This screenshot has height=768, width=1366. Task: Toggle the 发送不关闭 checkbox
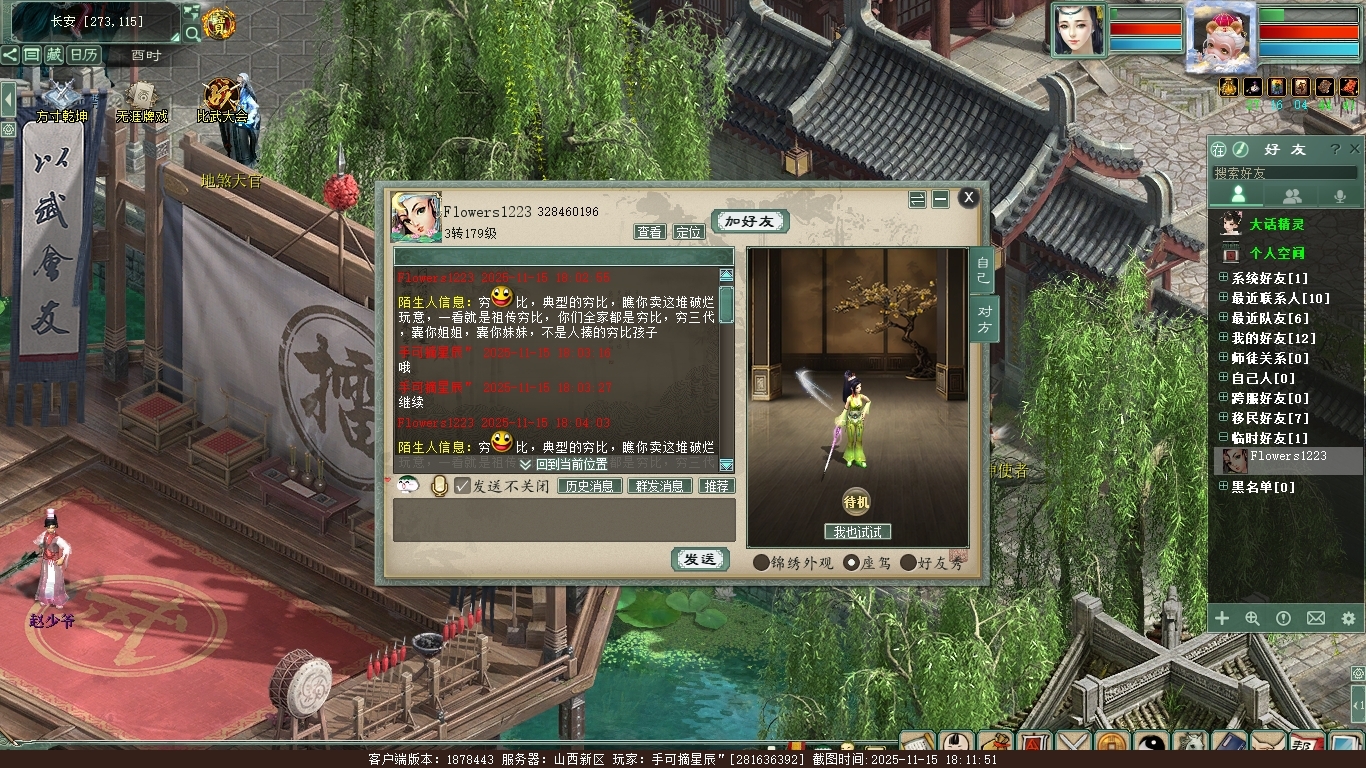click(x=462, y=486)
